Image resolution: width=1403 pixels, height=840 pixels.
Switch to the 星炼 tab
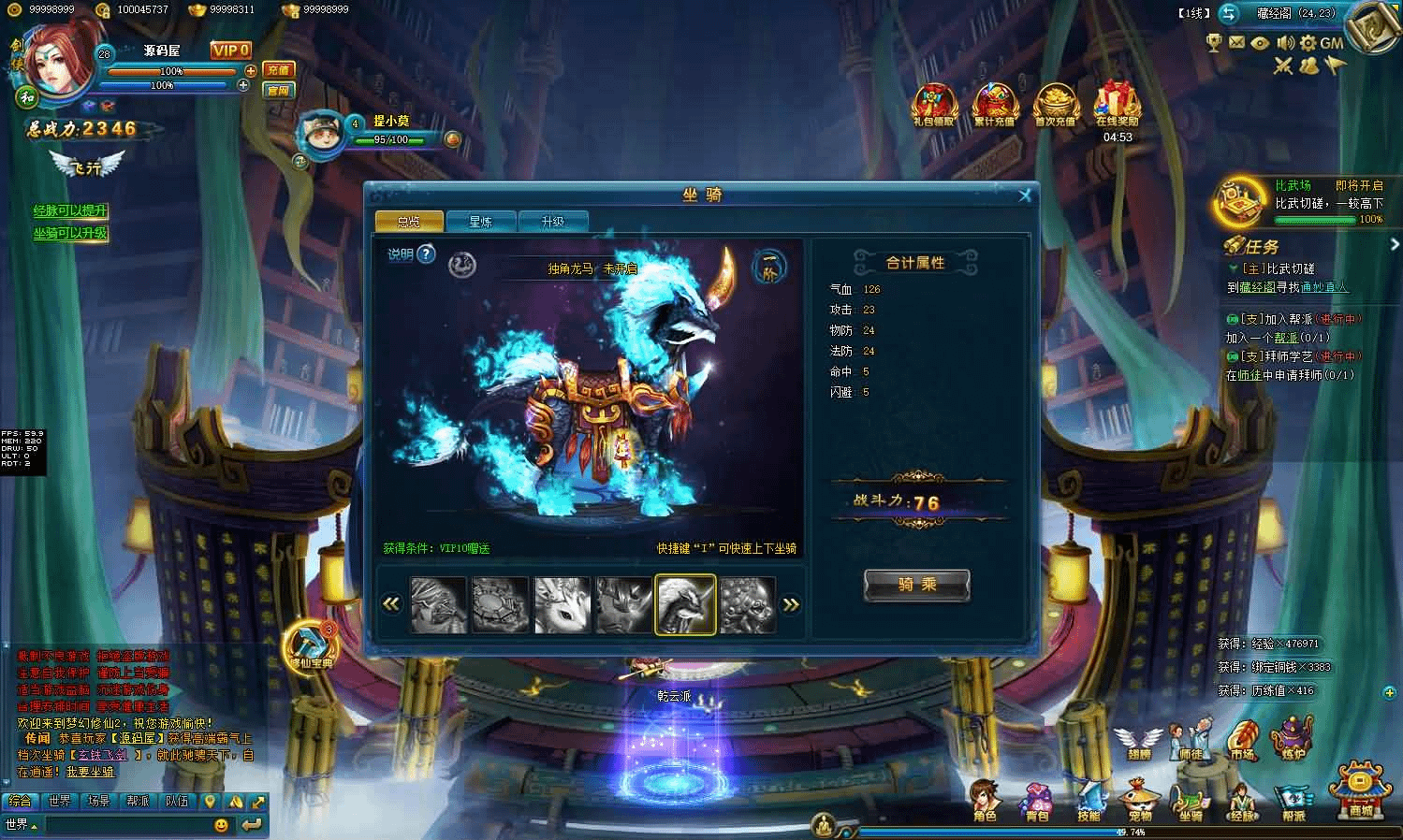pyautogui.click(x=480, y=222)
